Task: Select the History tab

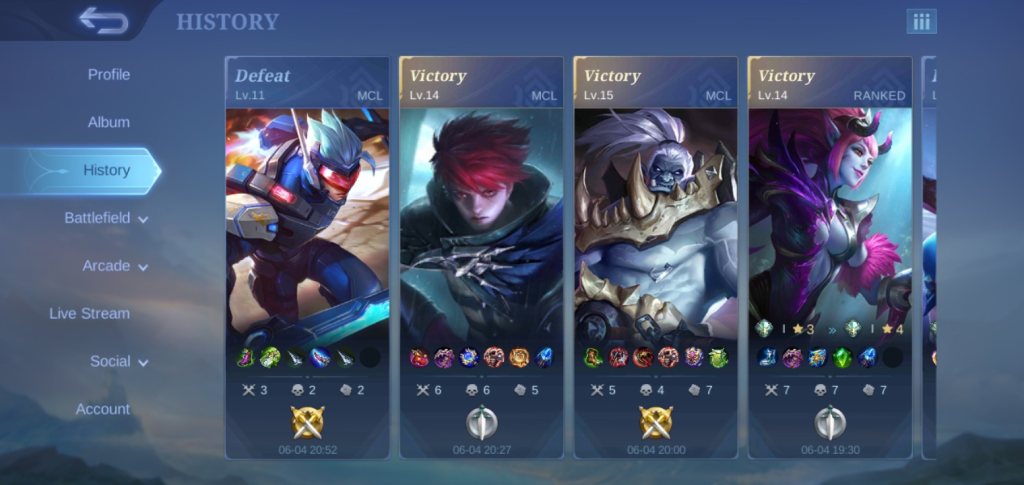Action: (x=106, y=170)
